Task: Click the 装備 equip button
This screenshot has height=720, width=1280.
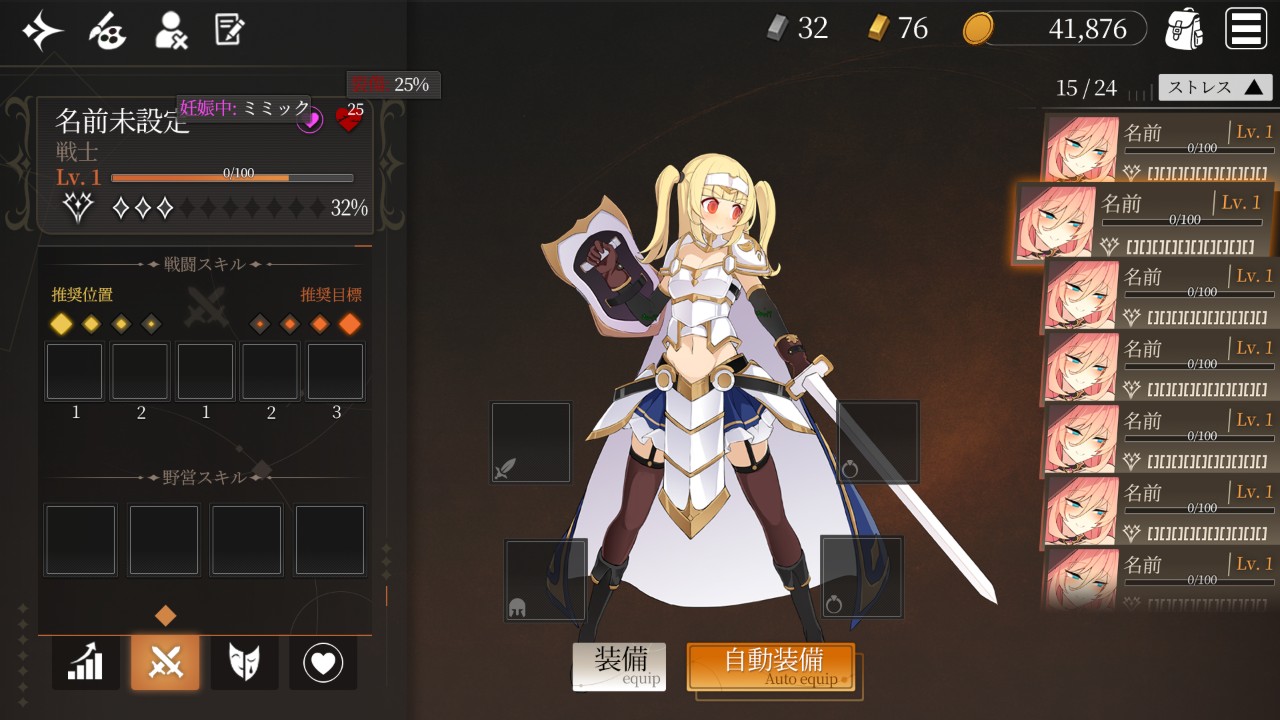Action: point(618,666)
